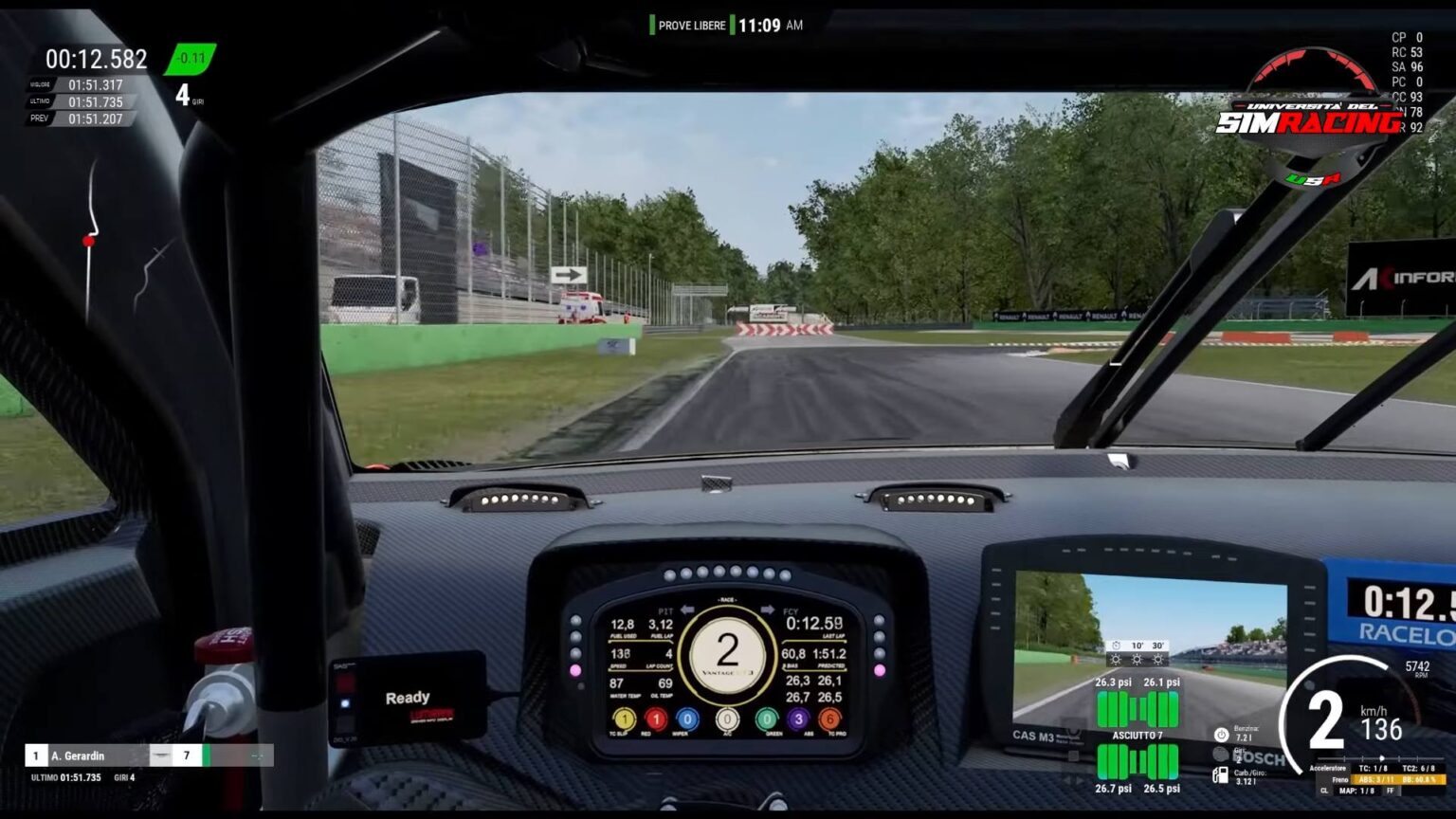
Task: Select the yellow TC SLIP dial icon
Action: point(625,719)
